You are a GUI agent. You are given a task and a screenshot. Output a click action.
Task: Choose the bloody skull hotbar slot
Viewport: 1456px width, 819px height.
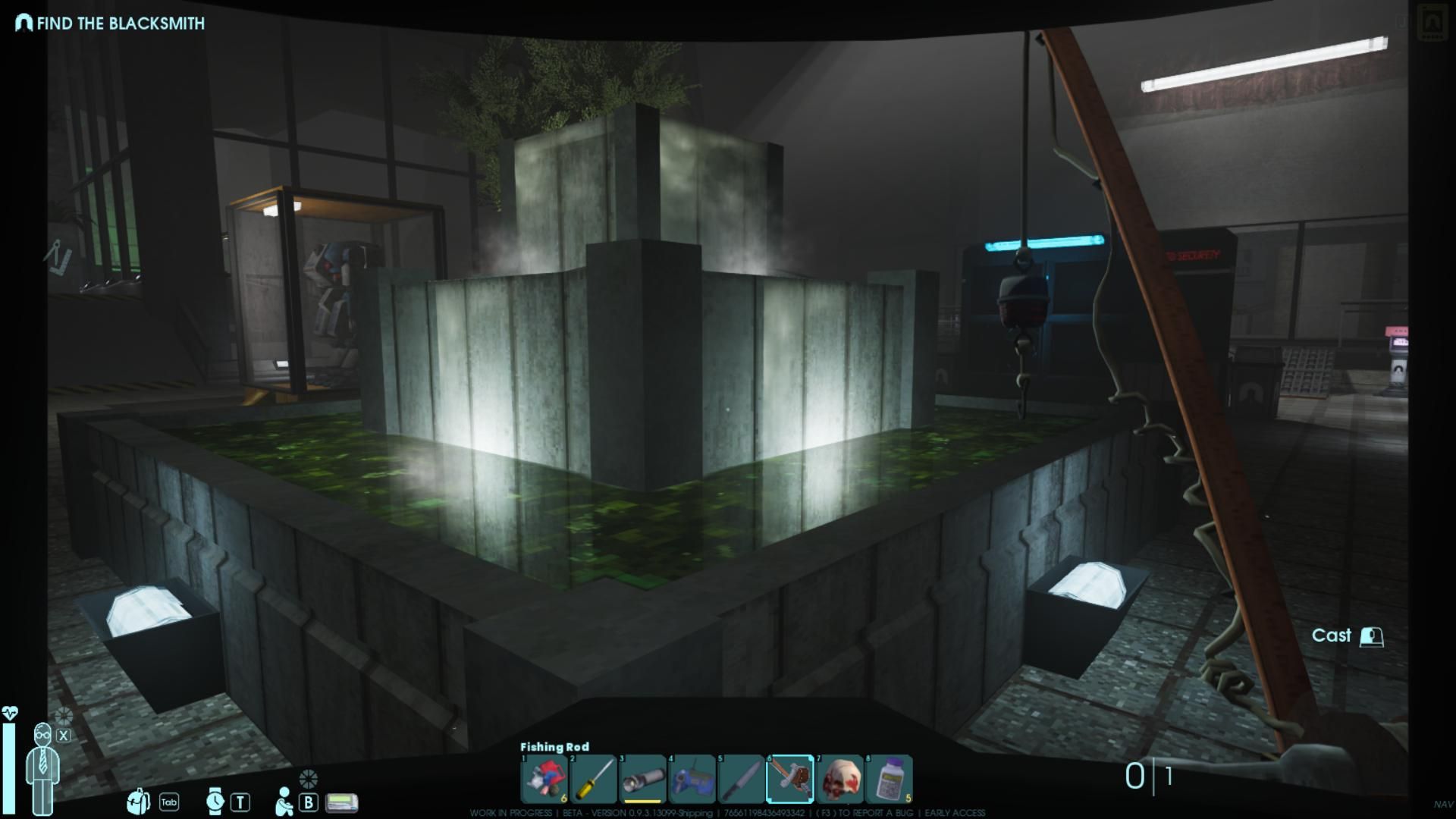pos(839,779)
